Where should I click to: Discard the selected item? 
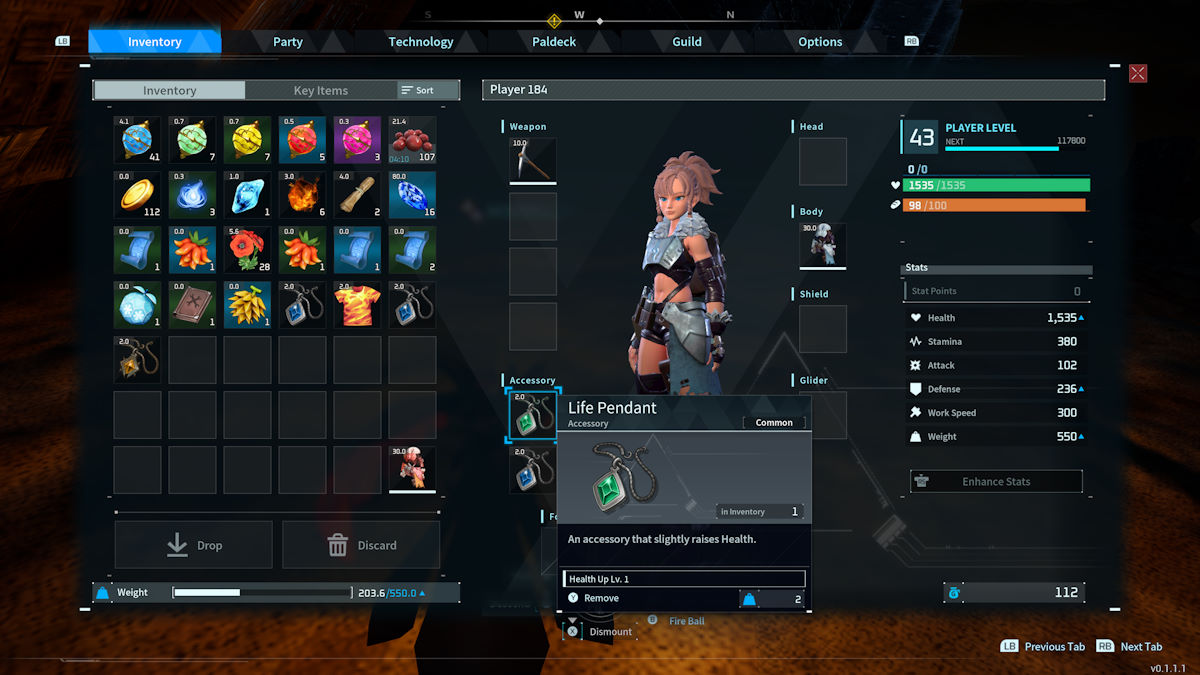coord(361,545)
